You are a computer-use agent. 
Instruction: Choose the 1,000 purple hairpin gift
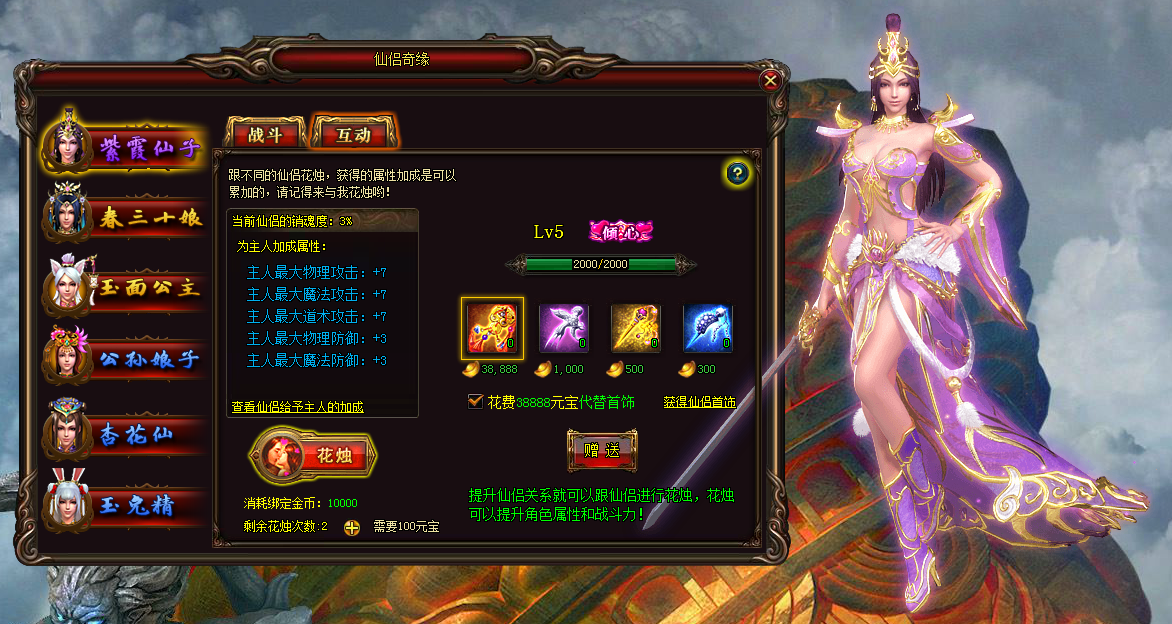pos(564,328)
